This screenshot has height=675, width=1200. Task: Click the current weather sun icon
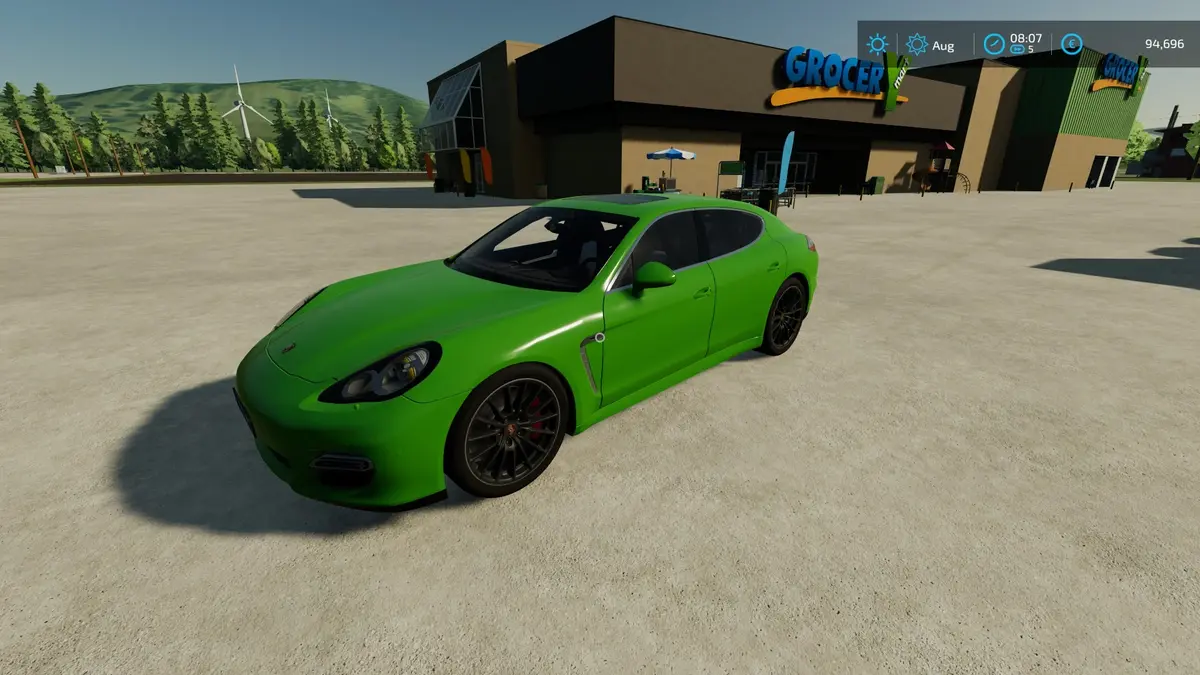877,44
